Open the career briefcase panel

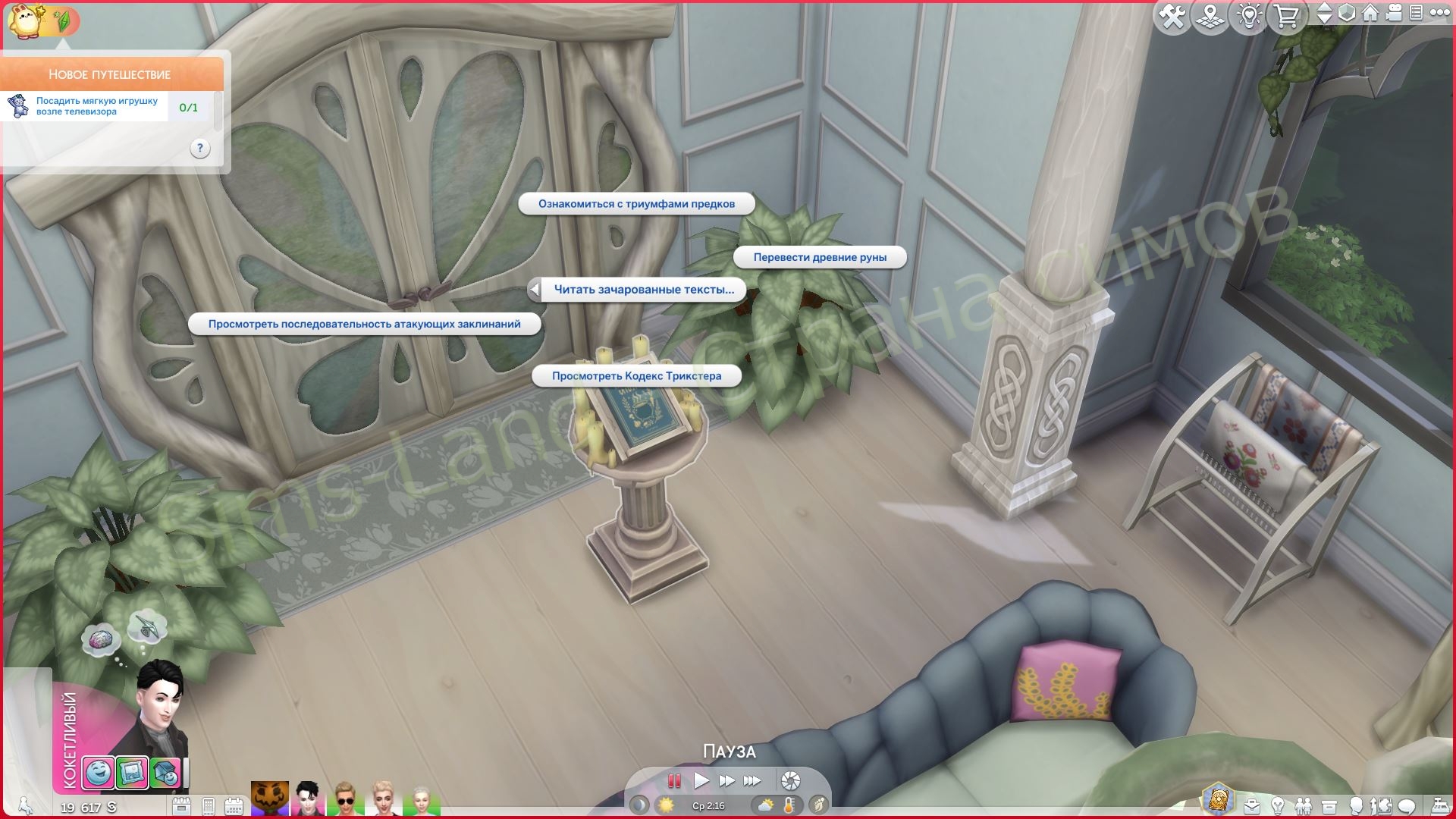point(1252,806)
